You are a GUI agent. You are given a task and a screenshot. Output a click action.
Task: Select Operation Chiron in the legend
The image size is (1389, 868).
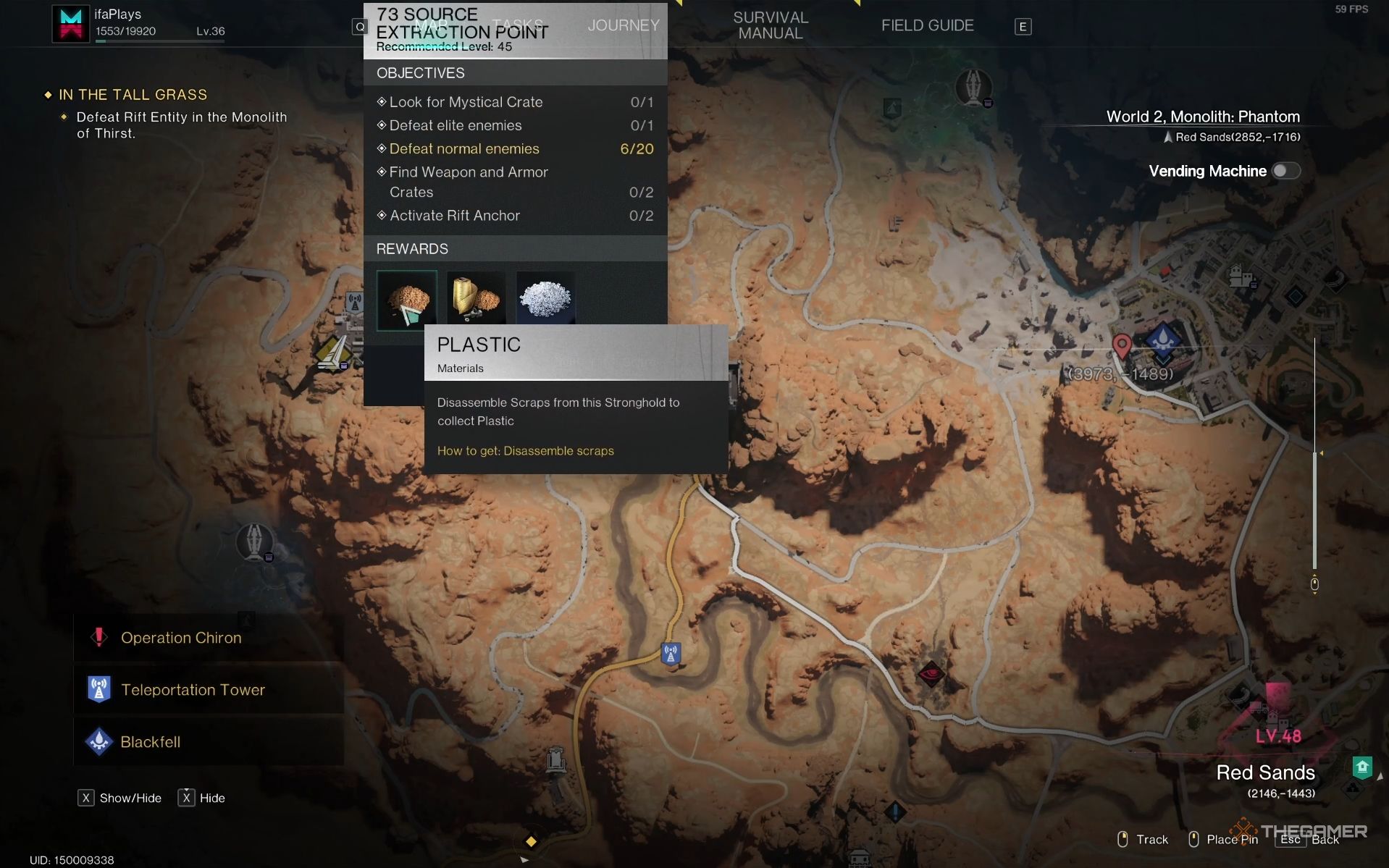pos(180,638)
